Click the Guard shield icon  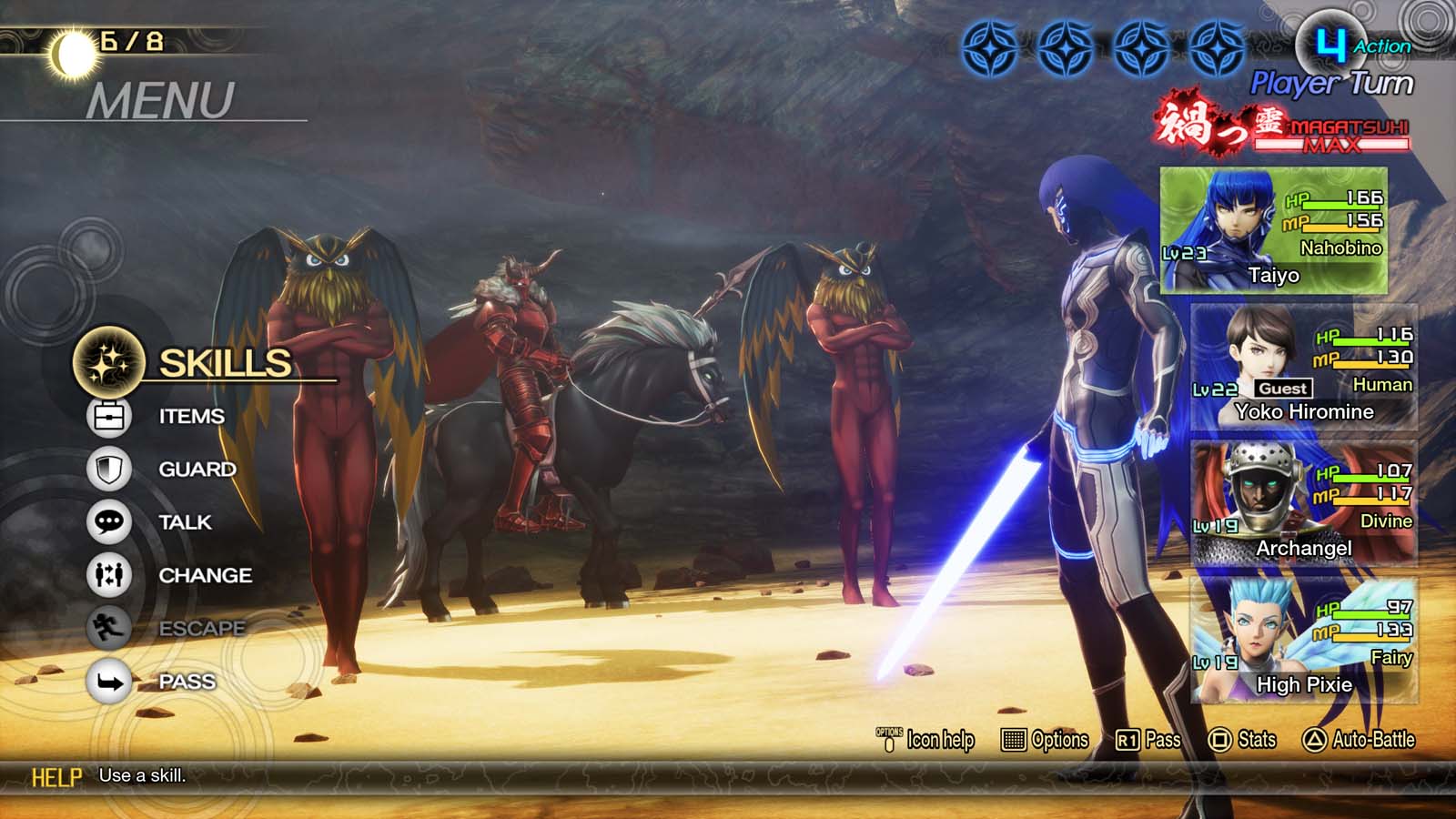(106, 468)
